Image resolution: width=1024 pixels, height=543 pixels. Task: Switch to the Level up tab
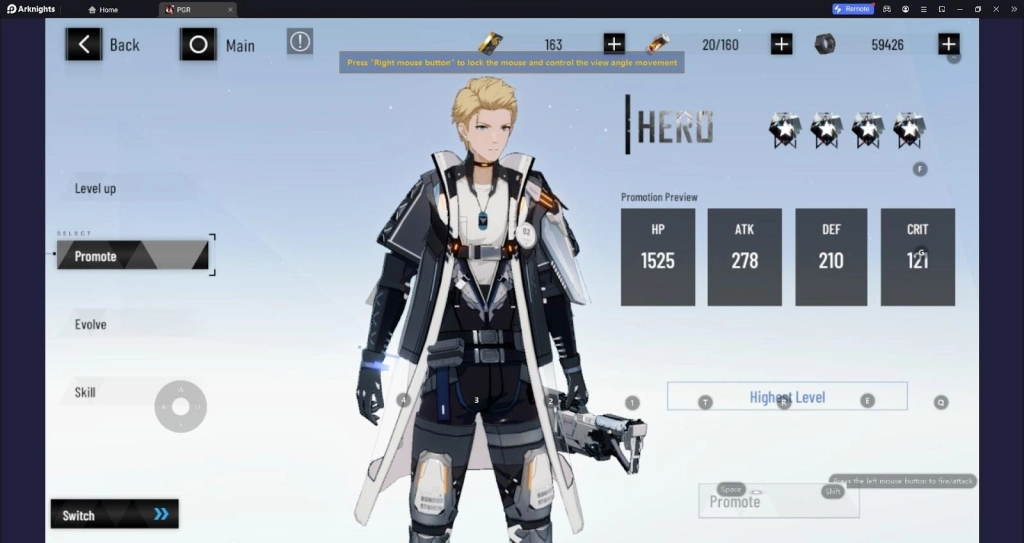point(96,188)
